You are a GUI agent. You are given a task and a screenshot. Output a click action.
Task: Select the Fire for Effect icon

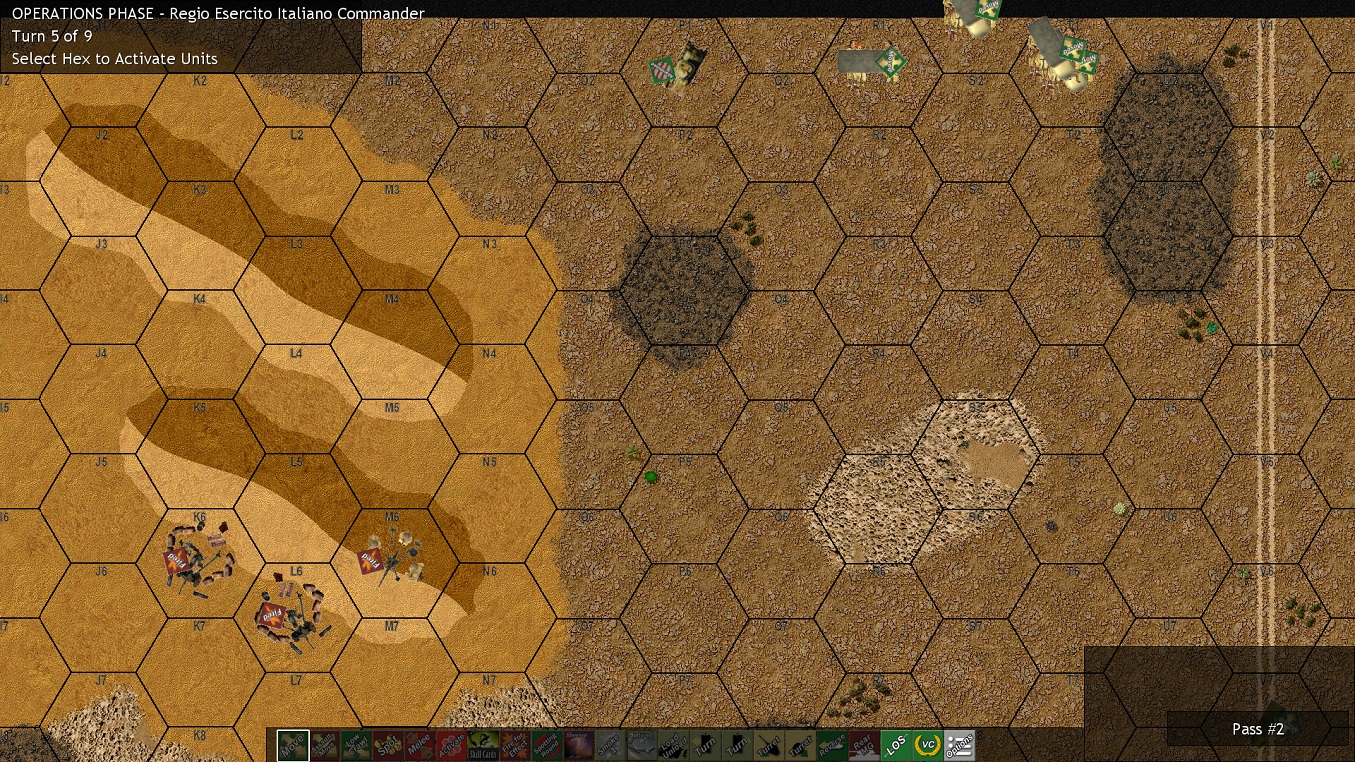click(513, 745)
